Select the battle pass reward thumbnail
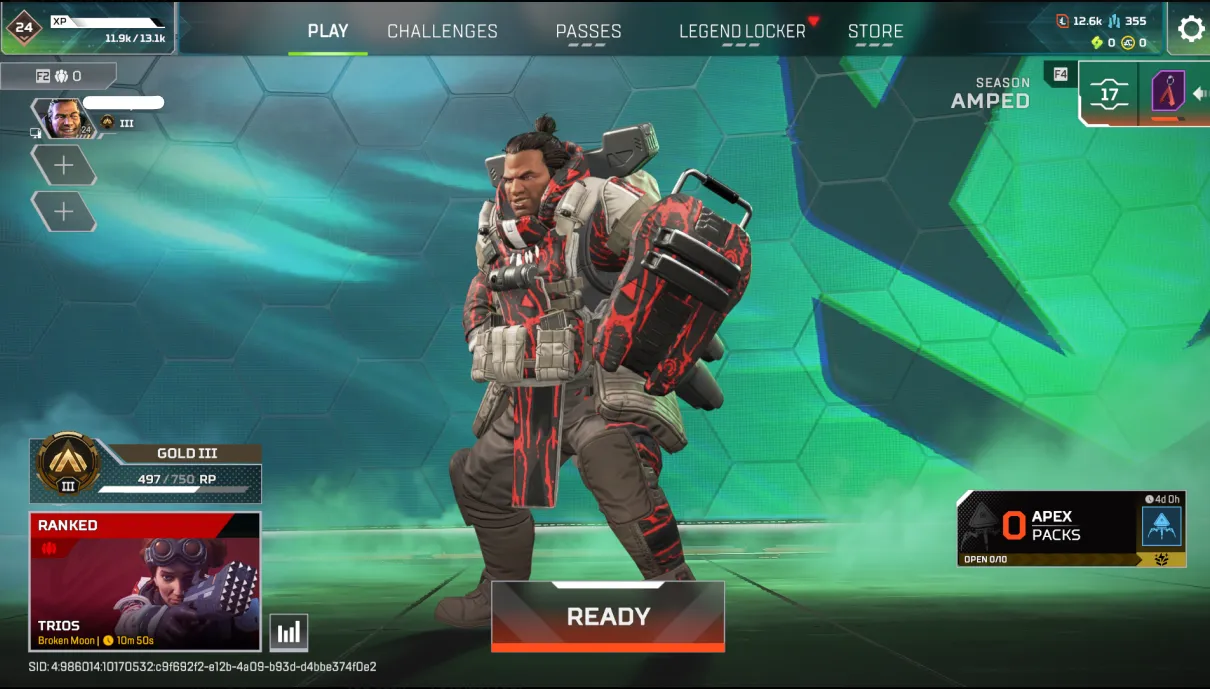The width and height of the screenshot is (1210, 689). [1168, 93]
